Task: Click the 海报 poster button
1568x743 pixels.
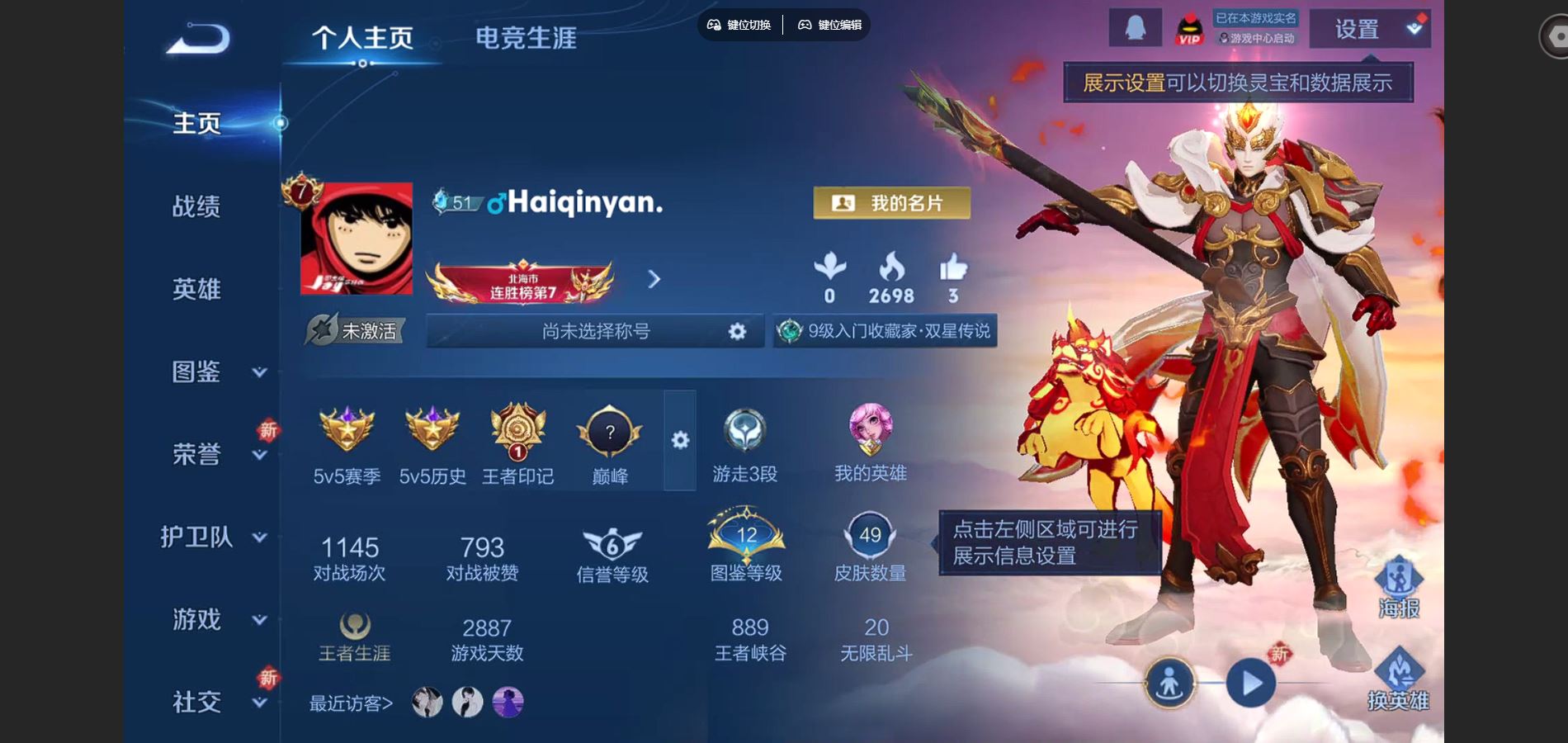Action: [x=1399, y=588]
